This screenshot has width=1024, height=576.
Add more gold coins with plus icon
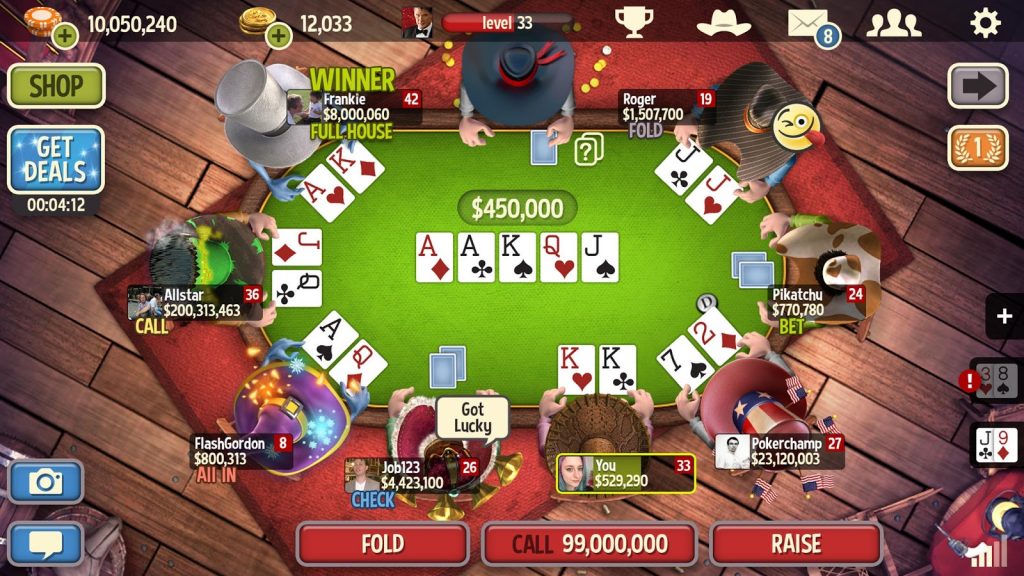coord(278,37)
